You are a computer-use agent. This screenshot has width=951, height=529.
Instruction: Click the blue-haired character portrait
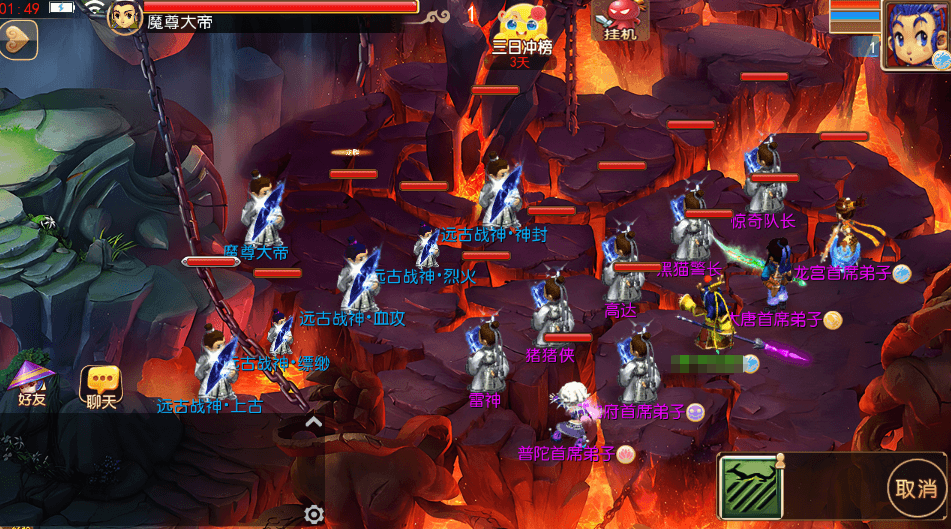916,34
